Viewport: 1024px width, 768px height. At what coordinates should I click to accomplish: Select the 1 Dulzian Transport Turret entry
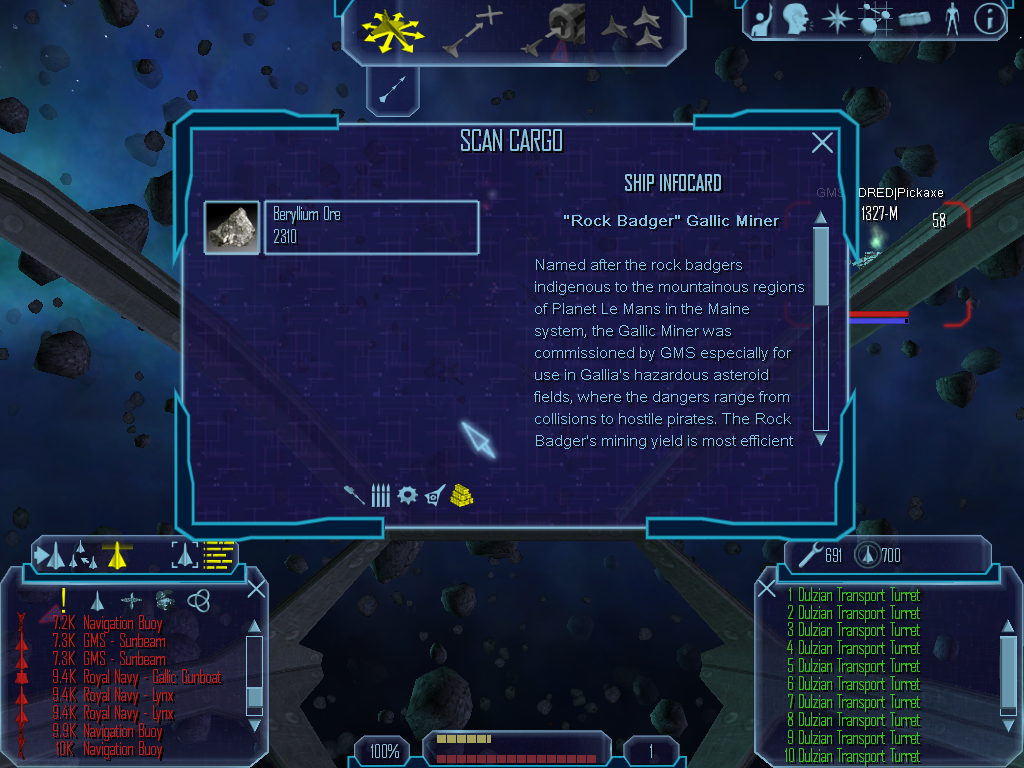854,596
